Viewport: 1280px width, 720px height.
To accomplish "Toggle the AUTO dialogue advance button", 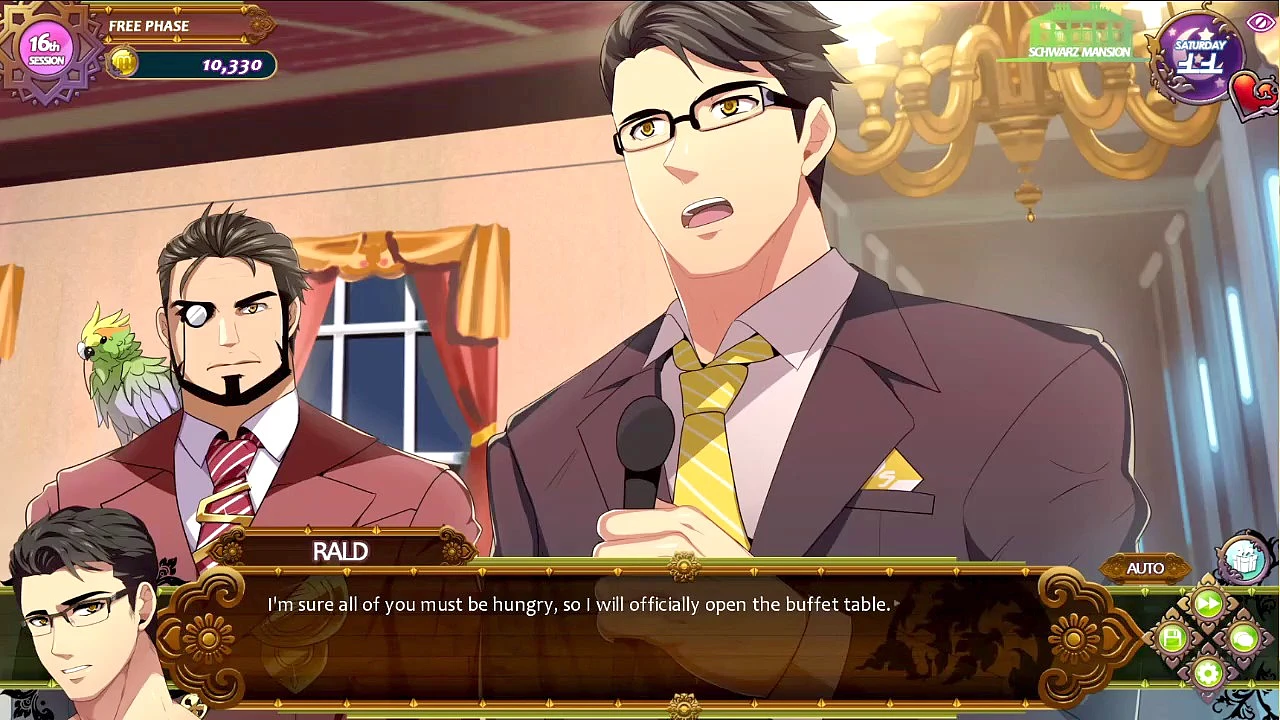I will pyautogui.click(x=1145, y=568).
